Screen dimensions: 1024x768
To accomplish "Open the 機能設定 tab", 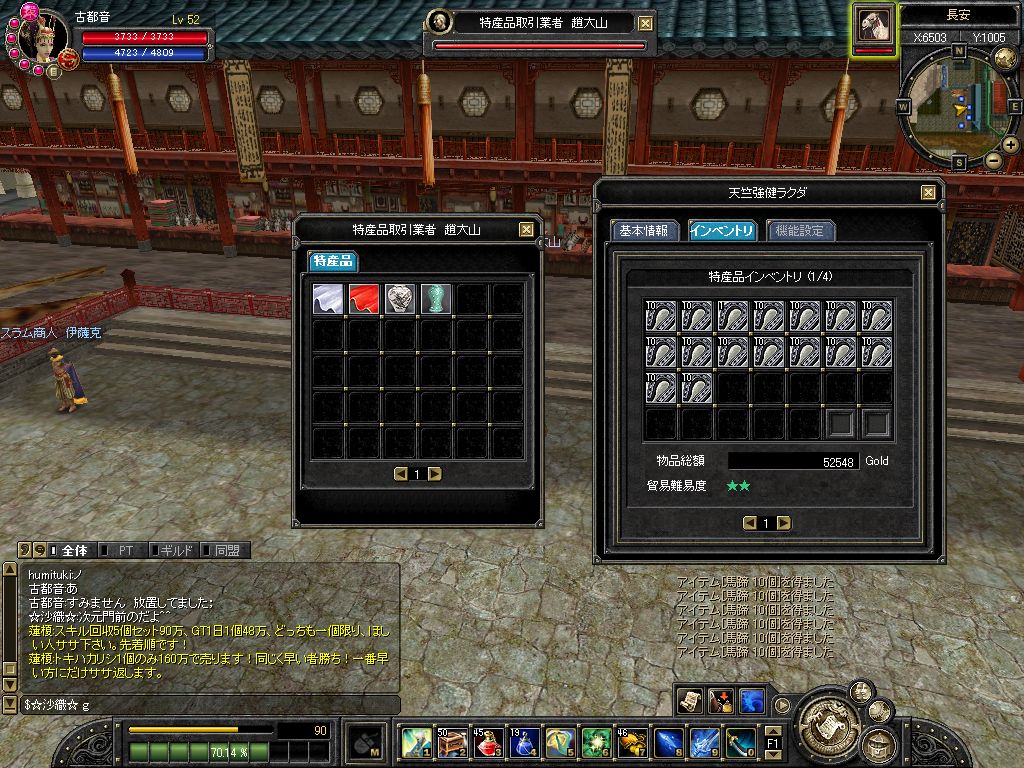I will 800,230.
